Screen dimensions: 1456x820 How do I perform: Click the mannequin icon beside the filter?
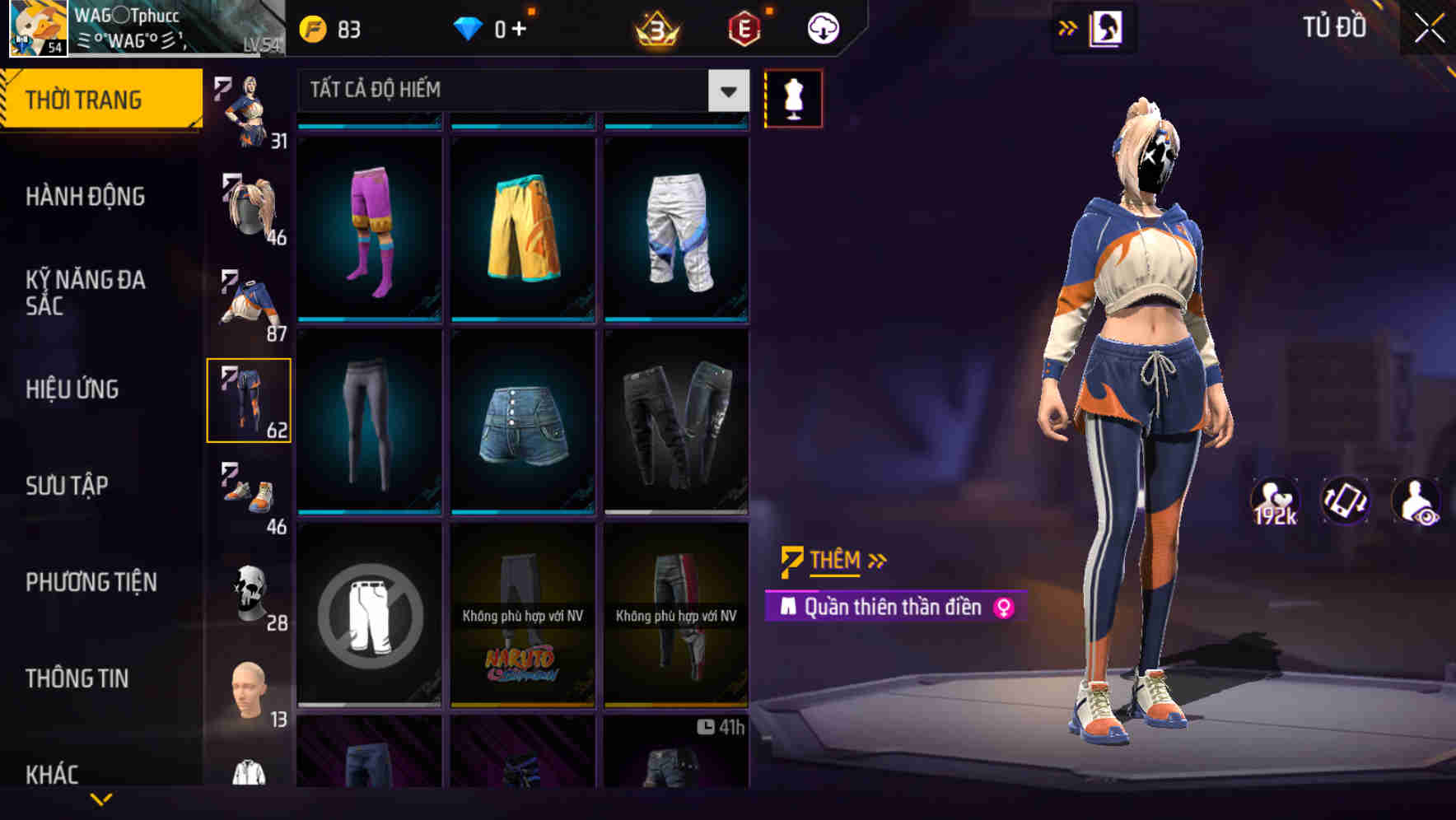[794, 97]
